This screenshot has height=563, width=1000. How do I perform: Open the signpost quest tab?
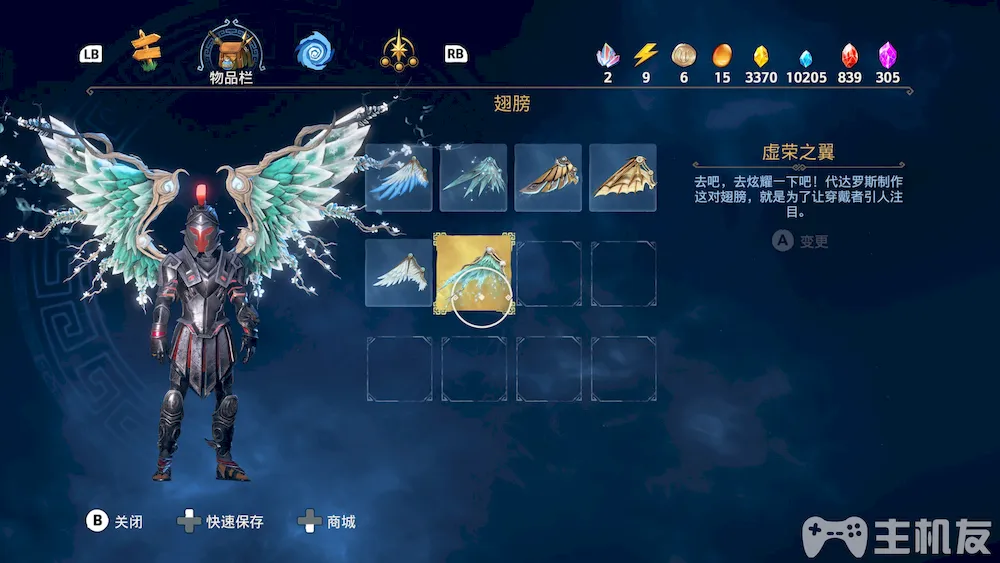pyautogui.click(x=148, y=48)
